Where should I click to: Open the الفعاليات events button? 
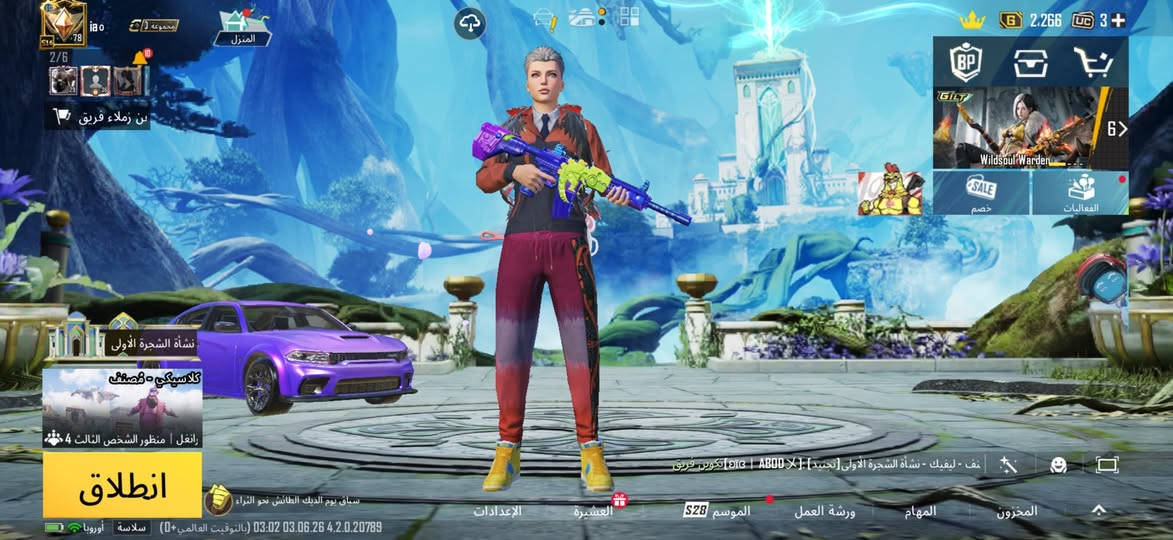pos(1080,192)
